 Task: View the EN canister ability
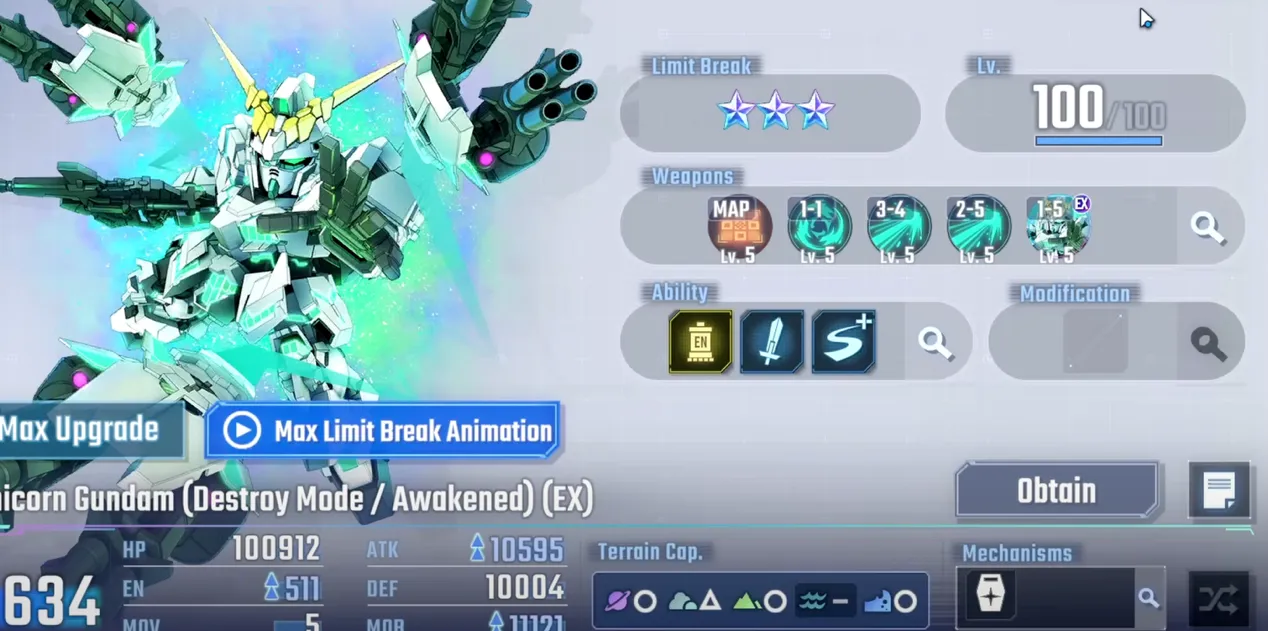(x=700, y=342)
